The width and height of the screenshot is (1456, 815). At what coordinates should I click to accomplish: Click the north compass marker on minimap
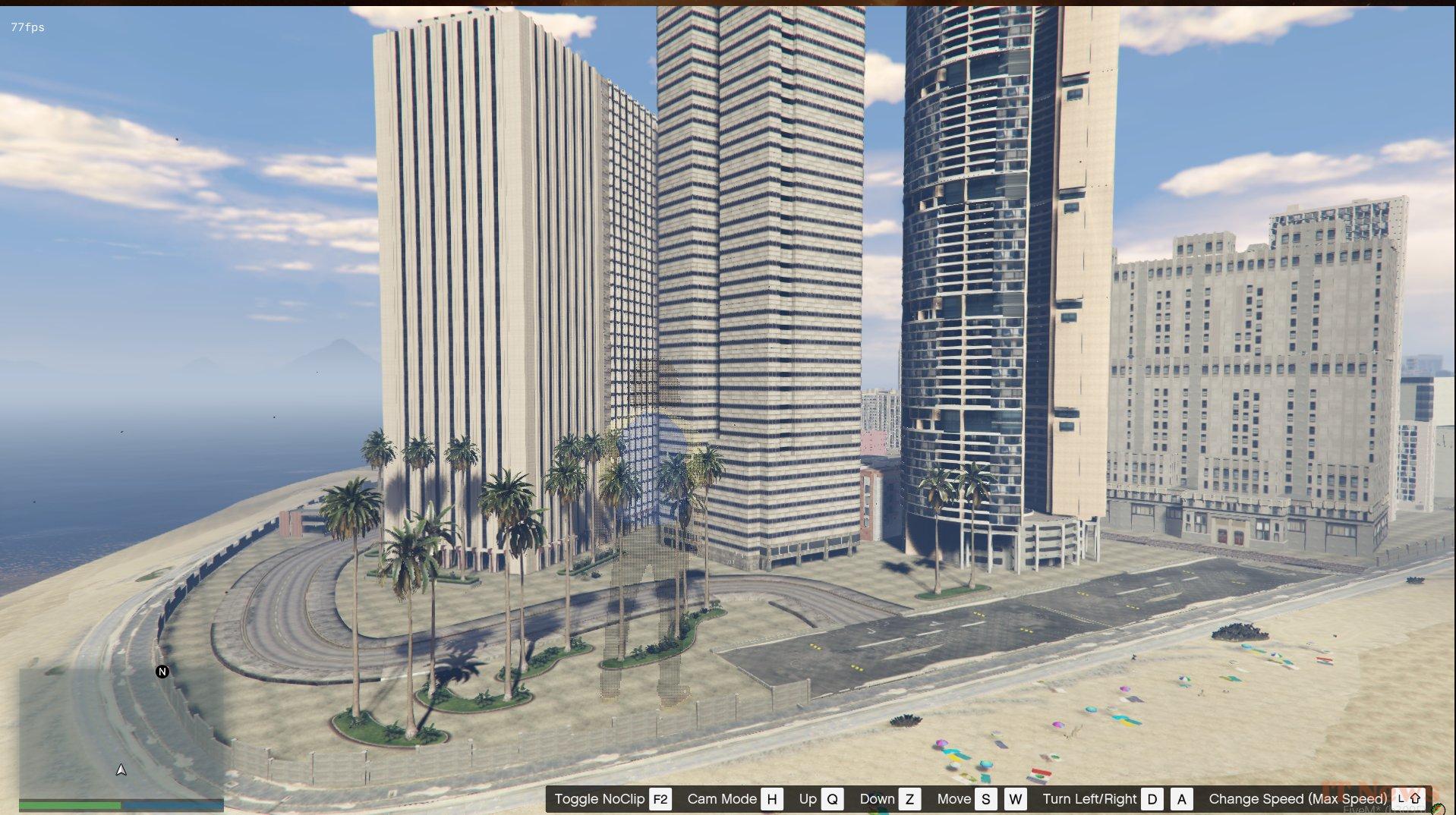[x=162, y=671]
